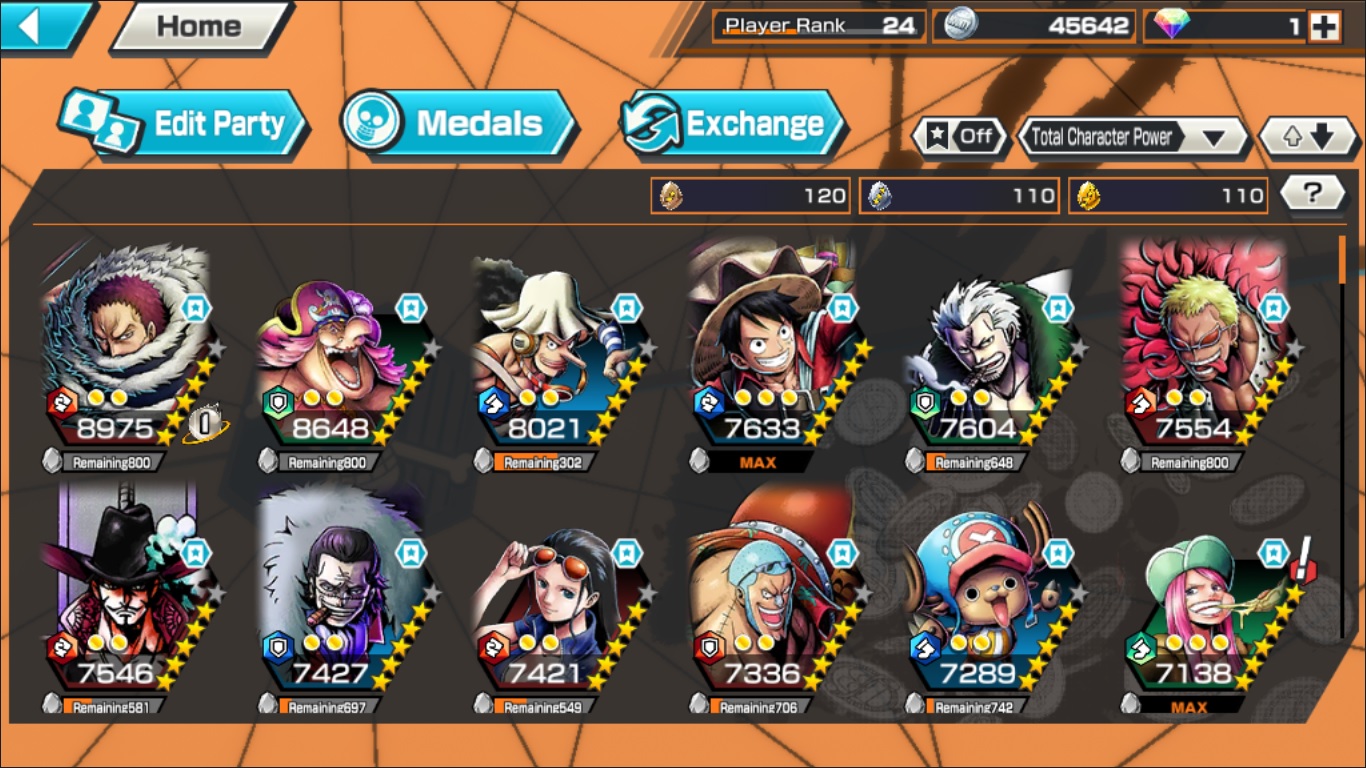Toggle the descending sort arrow
1366x768 pixels.
tap(1319, 137)
